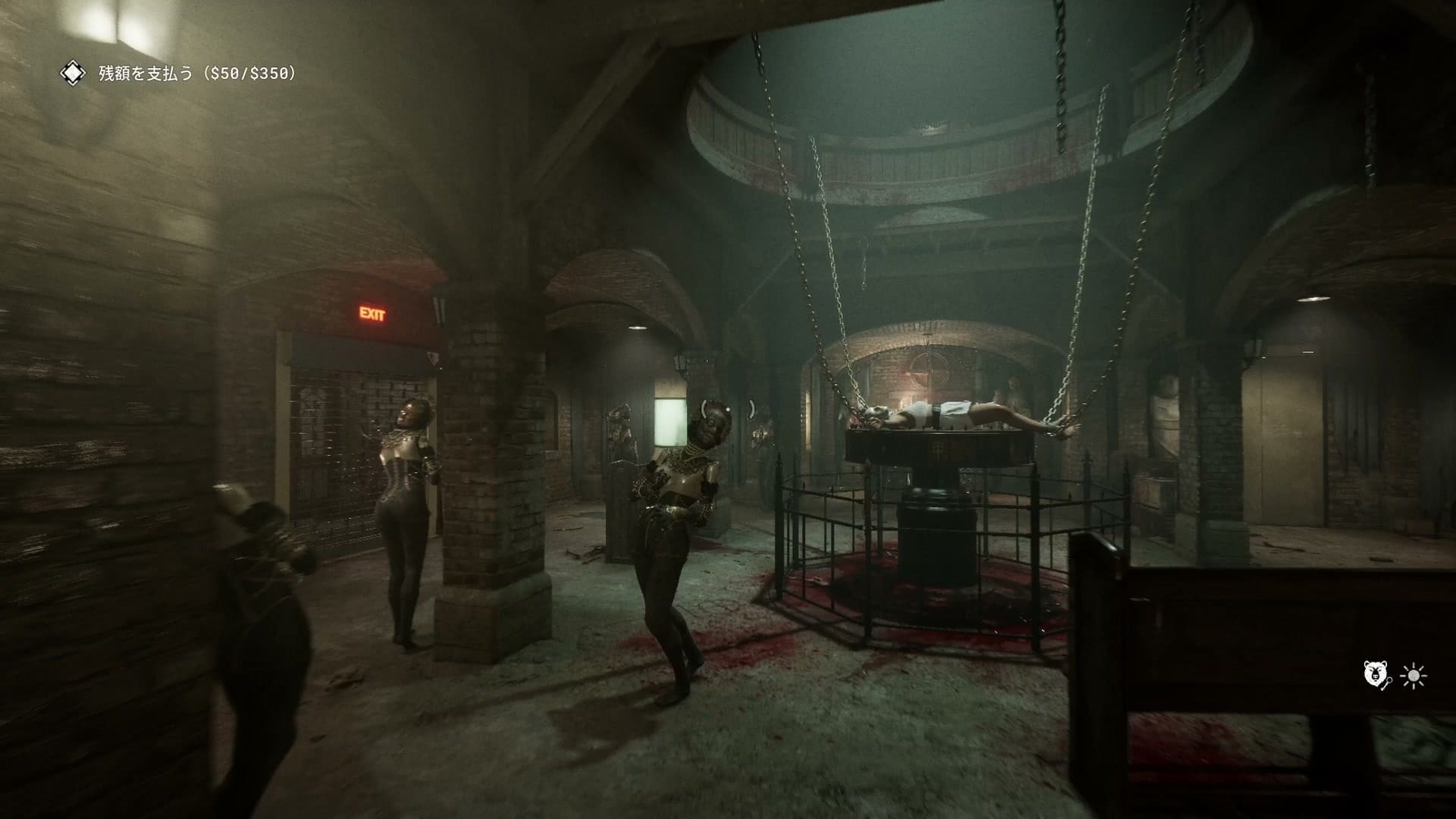Image resolution: width=1456 pixels, height=819 pixels.
Task: Click the polar bear head icon
Action: pyautogui.click(x=1375, y=673)
